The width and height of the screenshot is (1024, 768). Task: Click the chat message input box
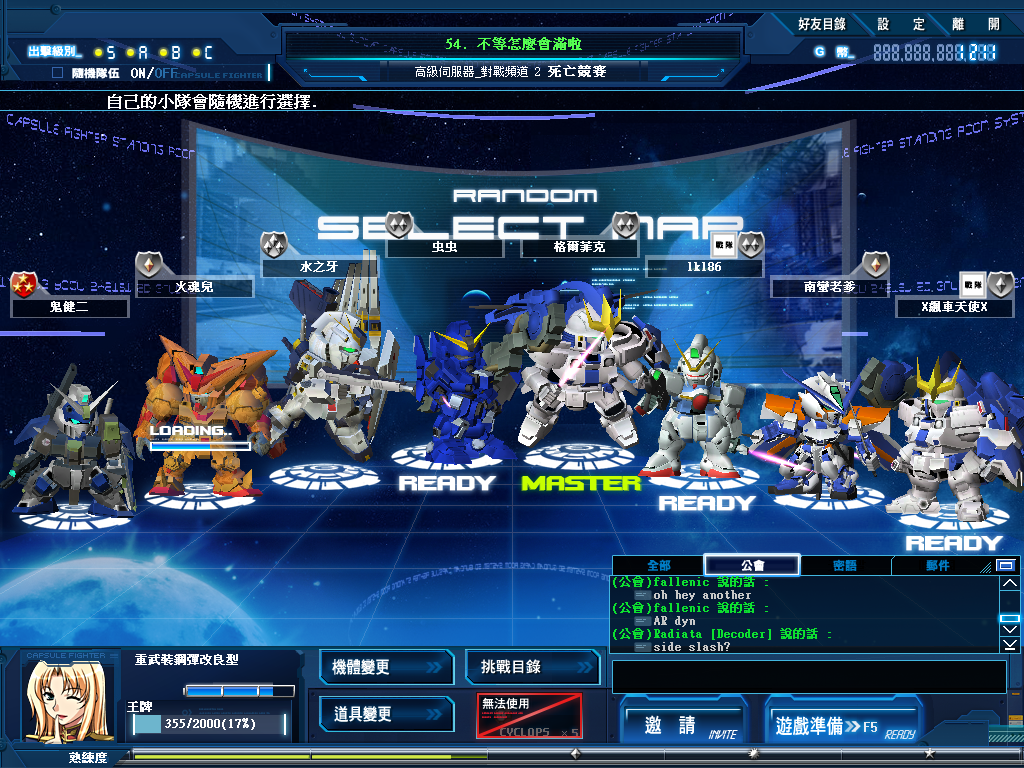tap(808, 676)
